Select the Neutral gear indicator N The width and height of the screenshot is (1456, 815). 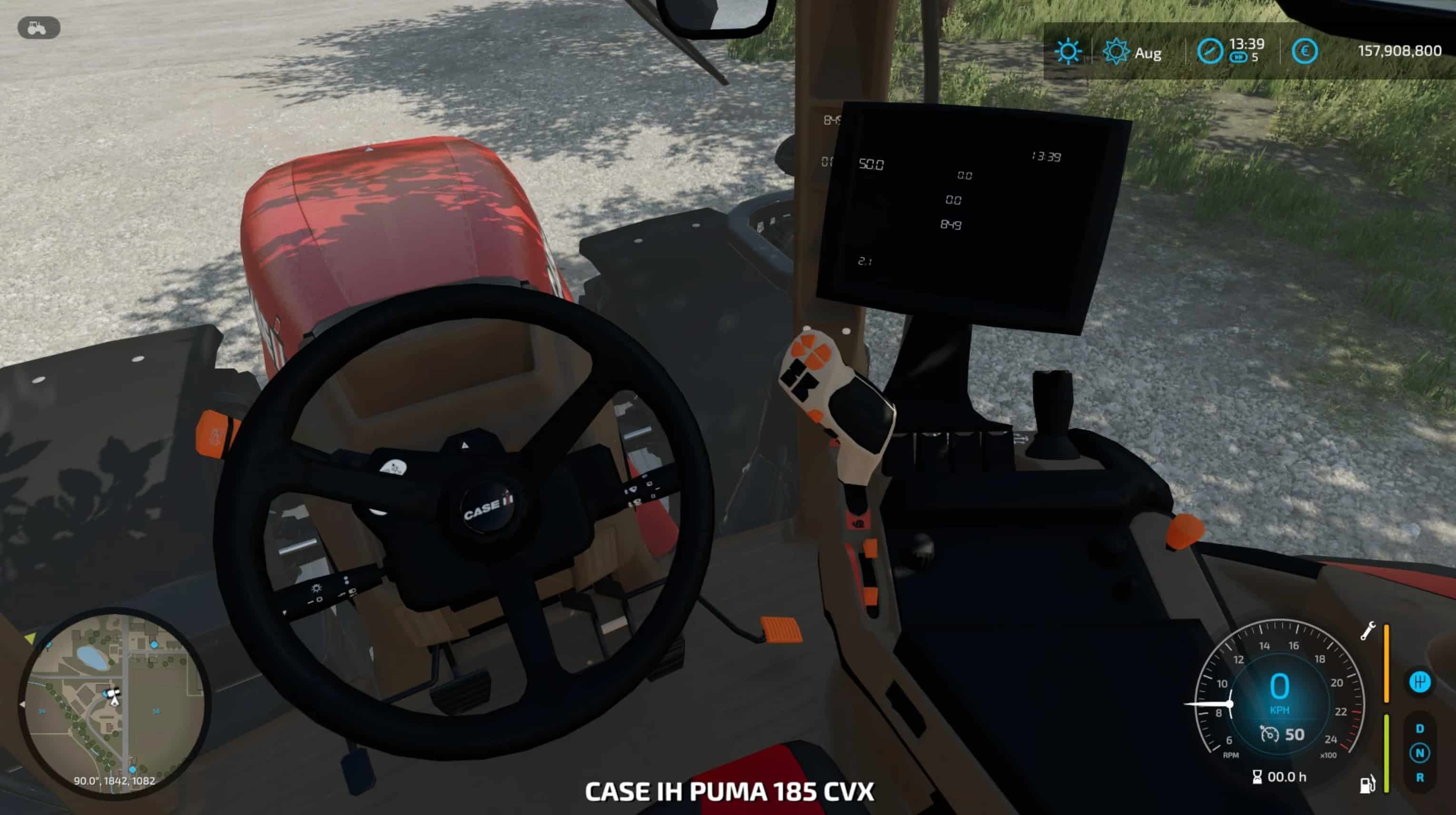coord(1419,753)
